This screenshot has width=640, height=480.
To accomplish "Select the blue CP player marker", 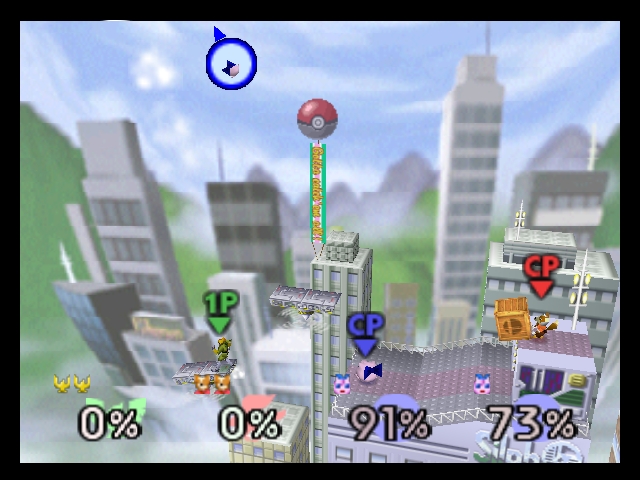I will (x=365, y=333).
